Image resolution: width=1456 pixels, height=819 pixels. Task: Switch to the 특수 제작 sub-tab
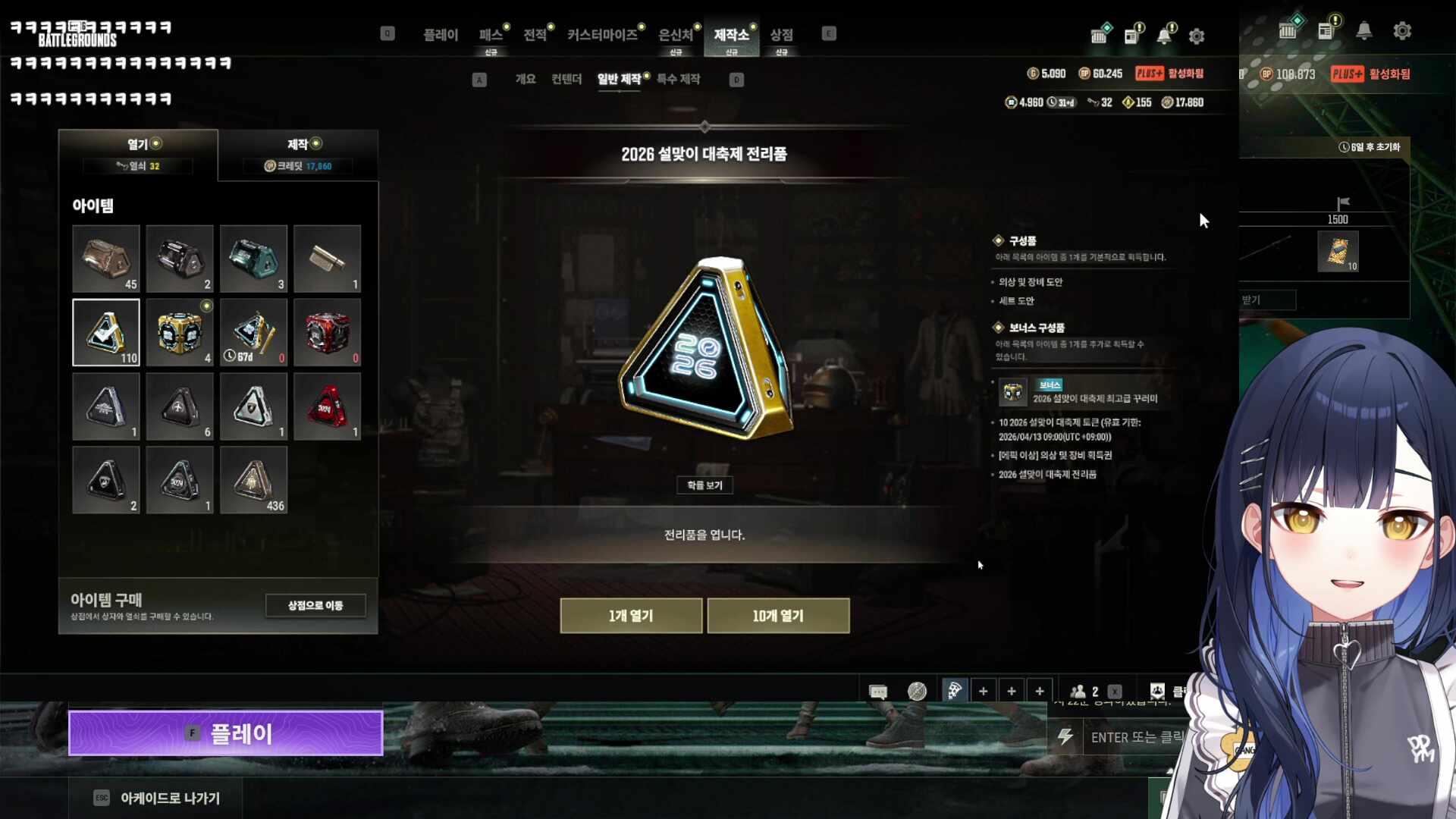678,79
